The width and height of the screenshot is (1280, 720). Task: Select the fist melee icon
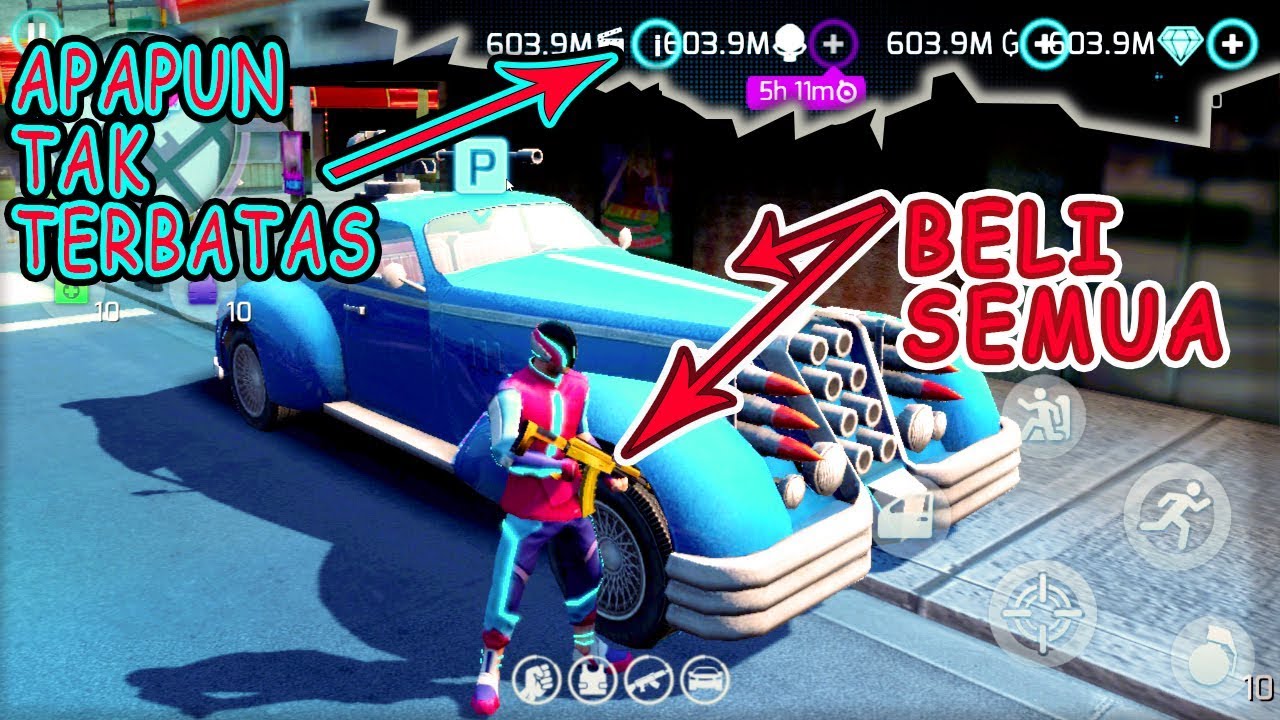coord(537,682)
